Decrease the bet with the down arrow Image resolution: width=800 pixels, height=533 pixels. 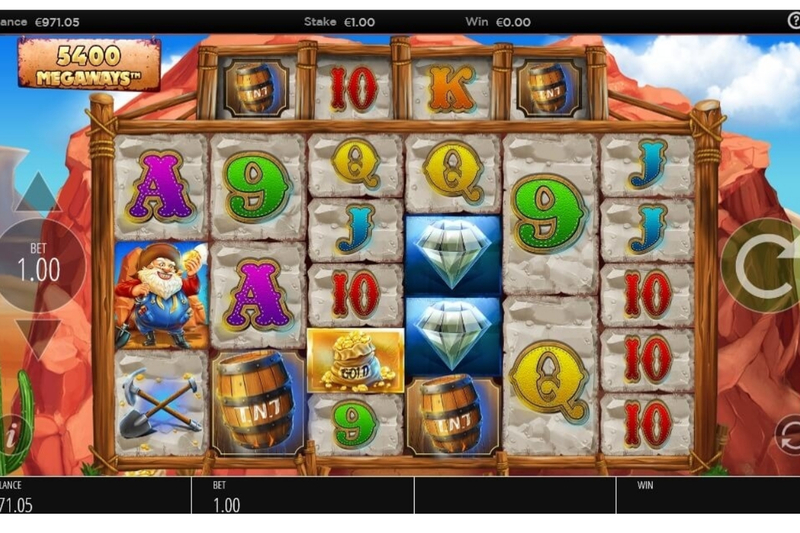37,339
